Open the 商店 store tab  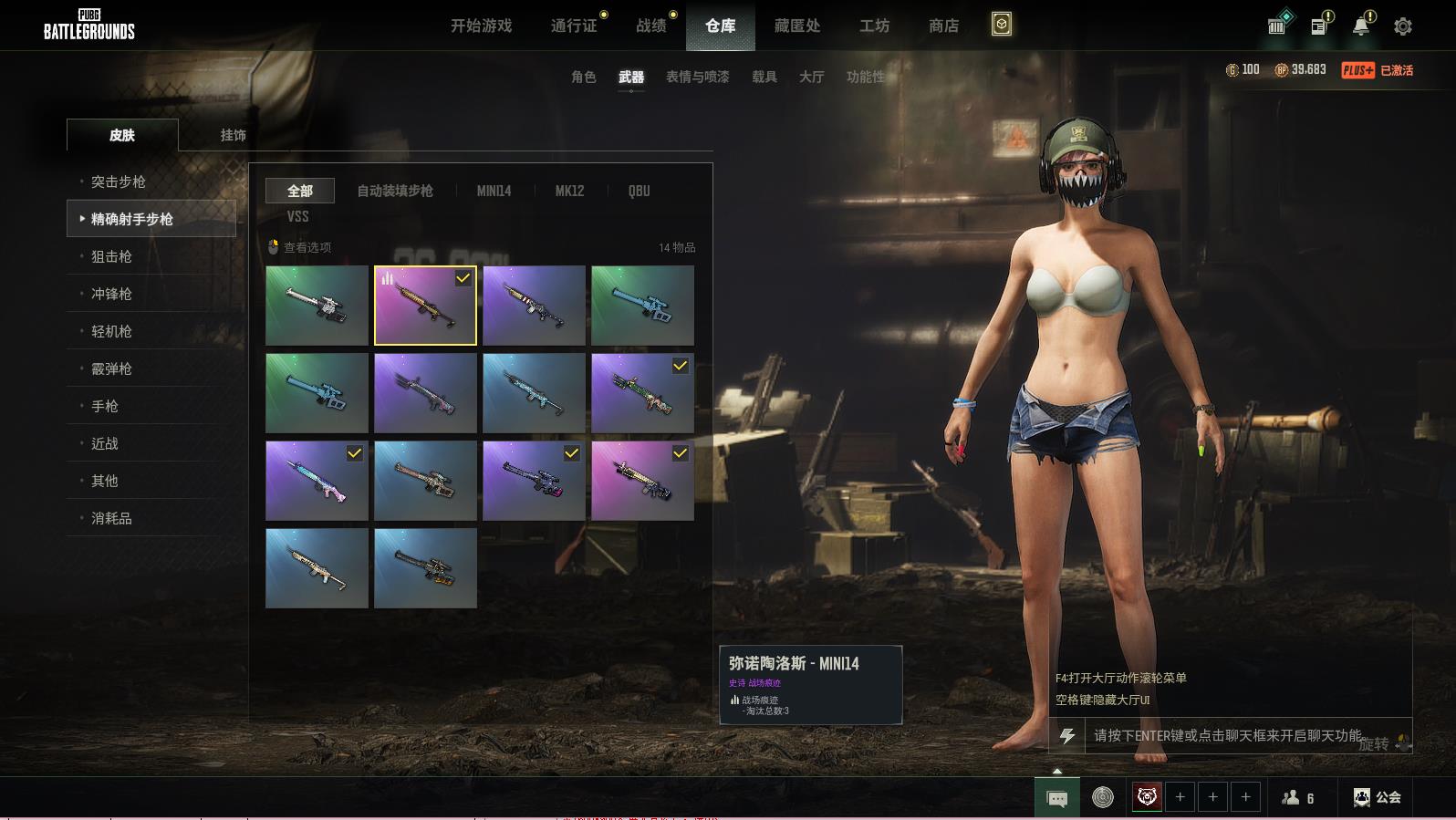943,26
